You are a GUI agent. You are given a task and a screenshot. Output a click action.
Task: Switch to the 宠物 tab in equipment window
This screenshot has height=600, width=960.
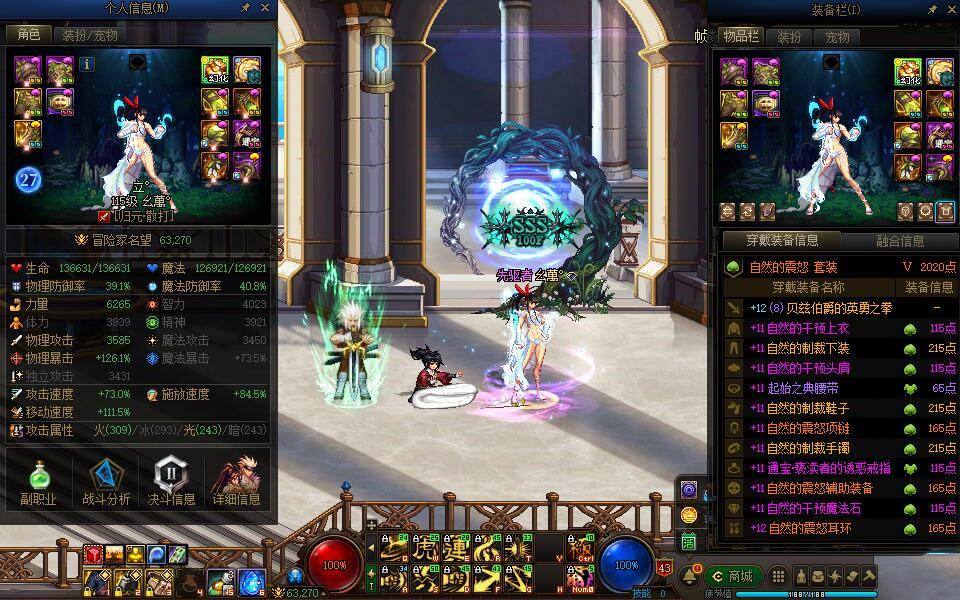tap(837, 37)
